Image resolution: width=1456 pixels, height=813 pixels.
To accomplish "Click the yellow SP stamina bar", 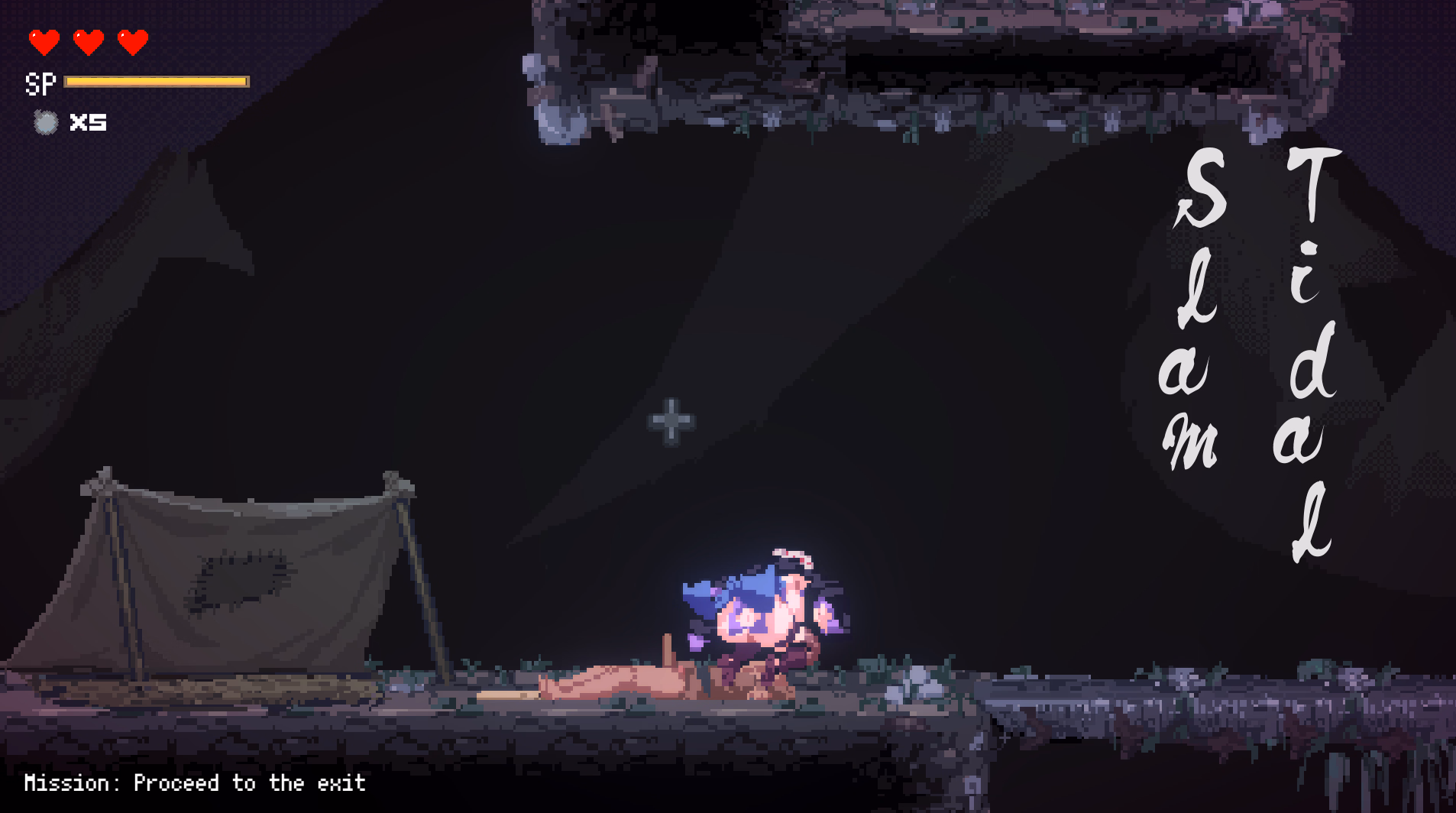I will tap(157, 81).
